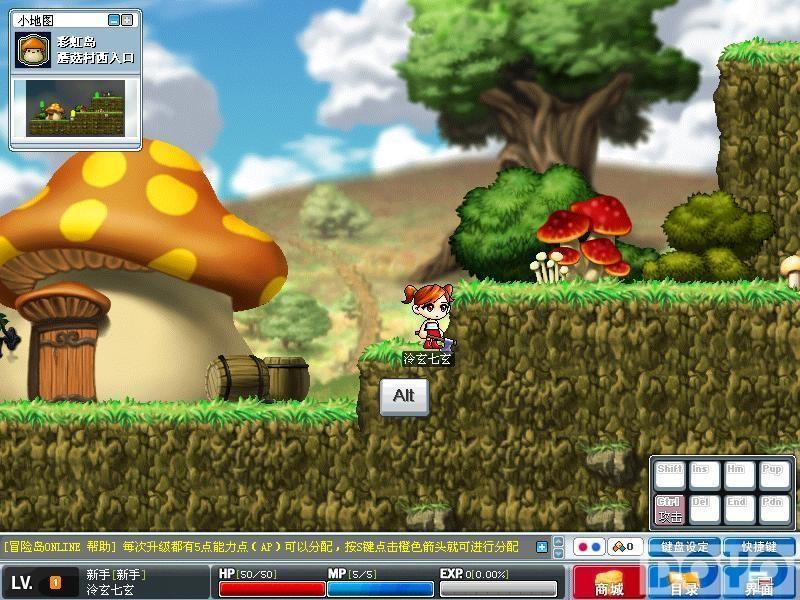Click the orange mushroom map icon
Viewport: 800px width, 600px height.
point(33,50)
